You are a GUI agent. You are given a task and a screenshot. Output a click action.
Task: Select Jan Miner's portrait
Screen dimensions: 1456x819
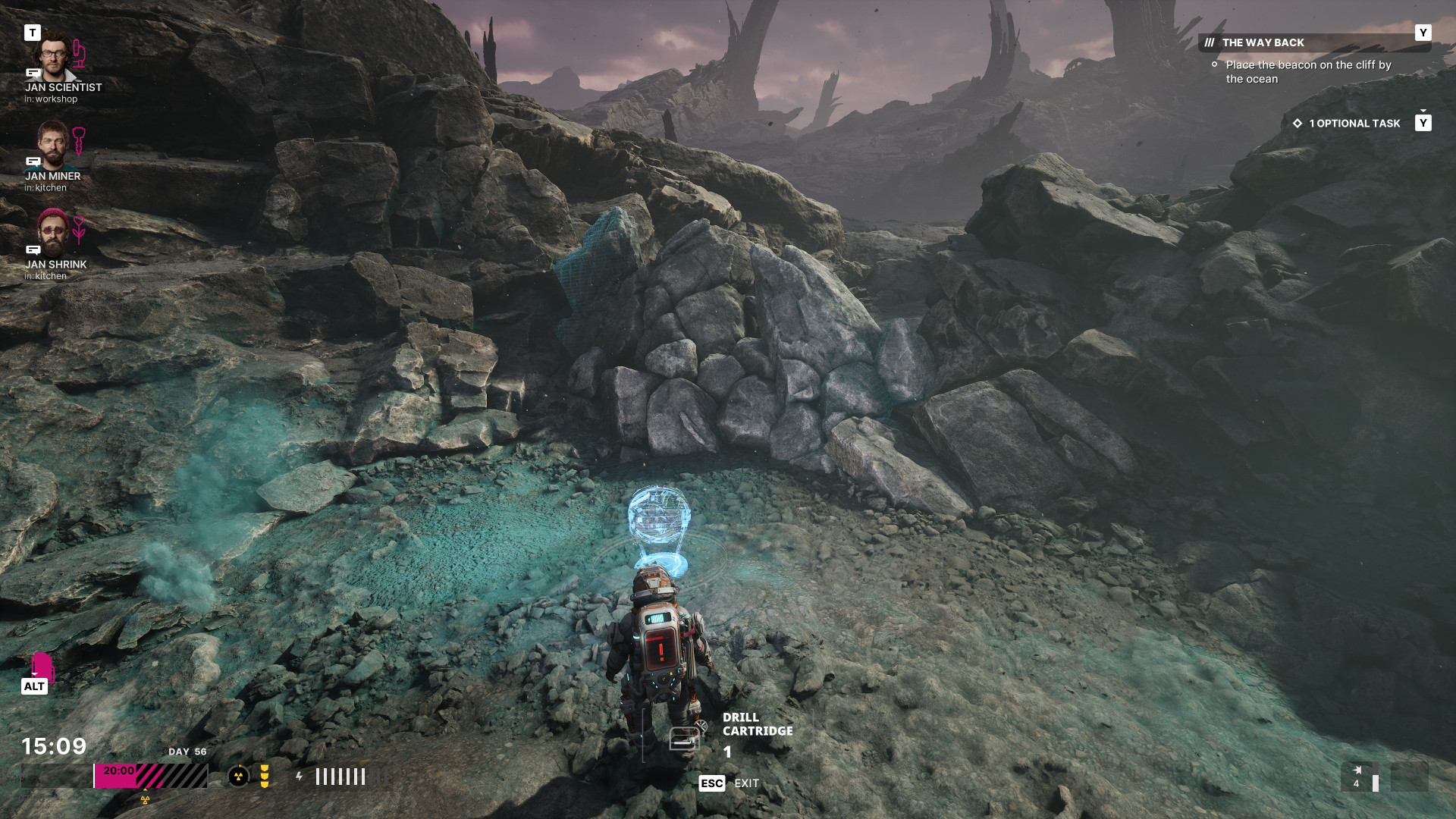click(x=52, y=144)
